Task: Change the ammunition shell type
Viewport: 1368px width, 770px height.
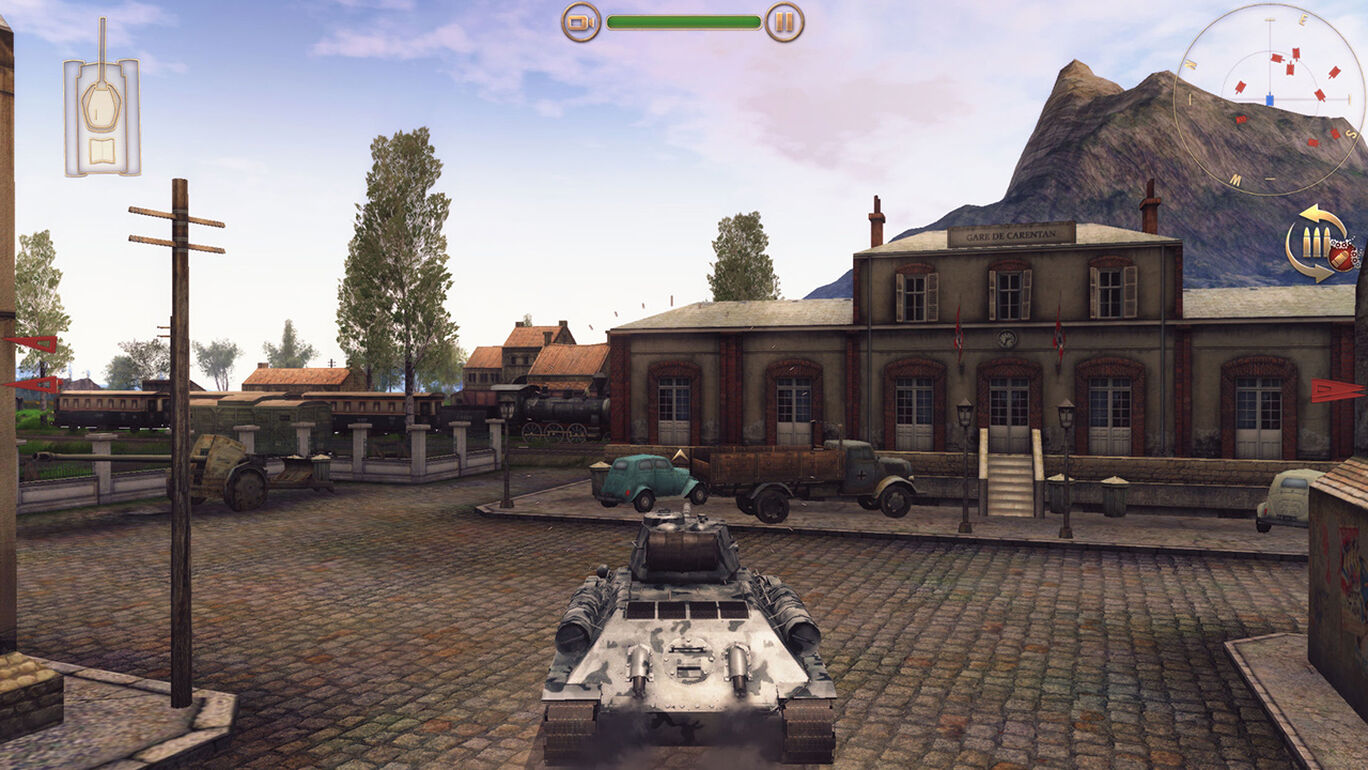Action: pyautogui.click(x=1322, y=243)
